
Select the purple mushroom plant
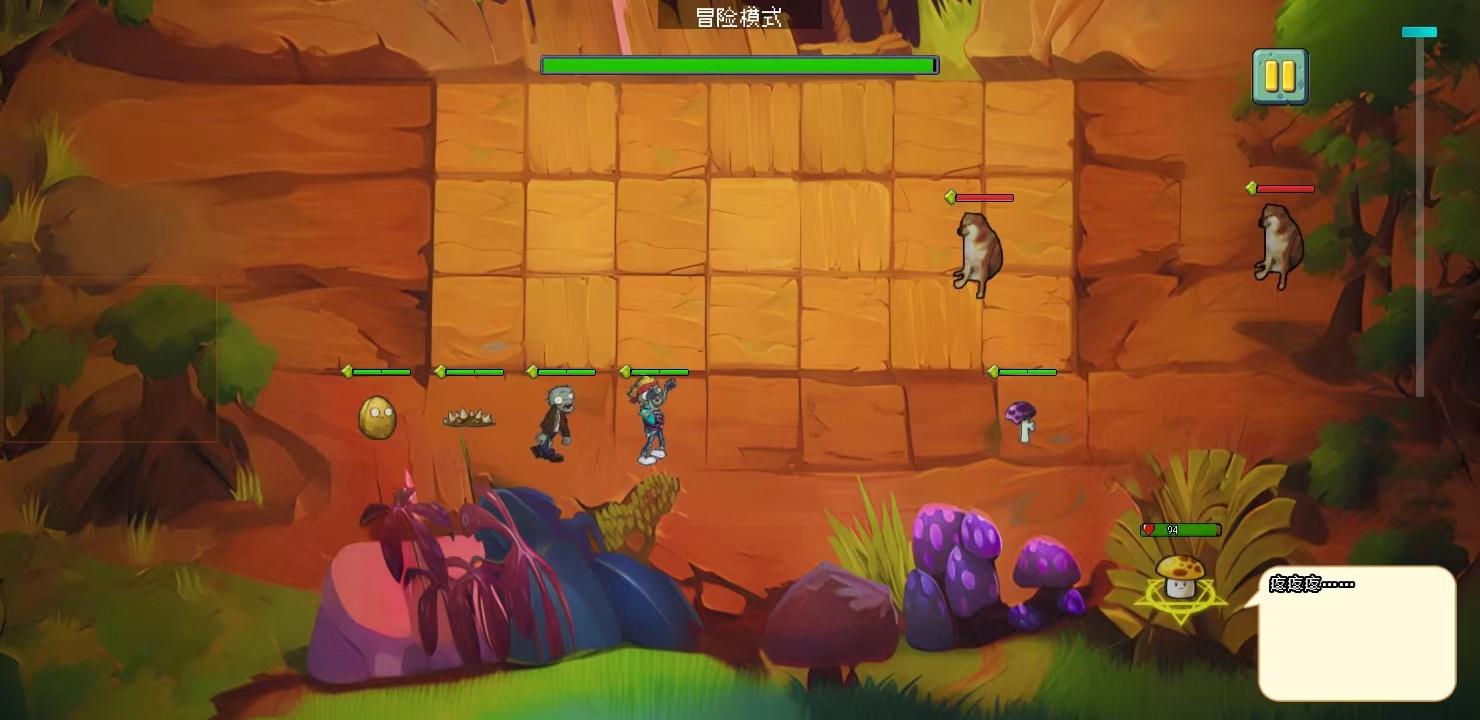click(1023, 420)
